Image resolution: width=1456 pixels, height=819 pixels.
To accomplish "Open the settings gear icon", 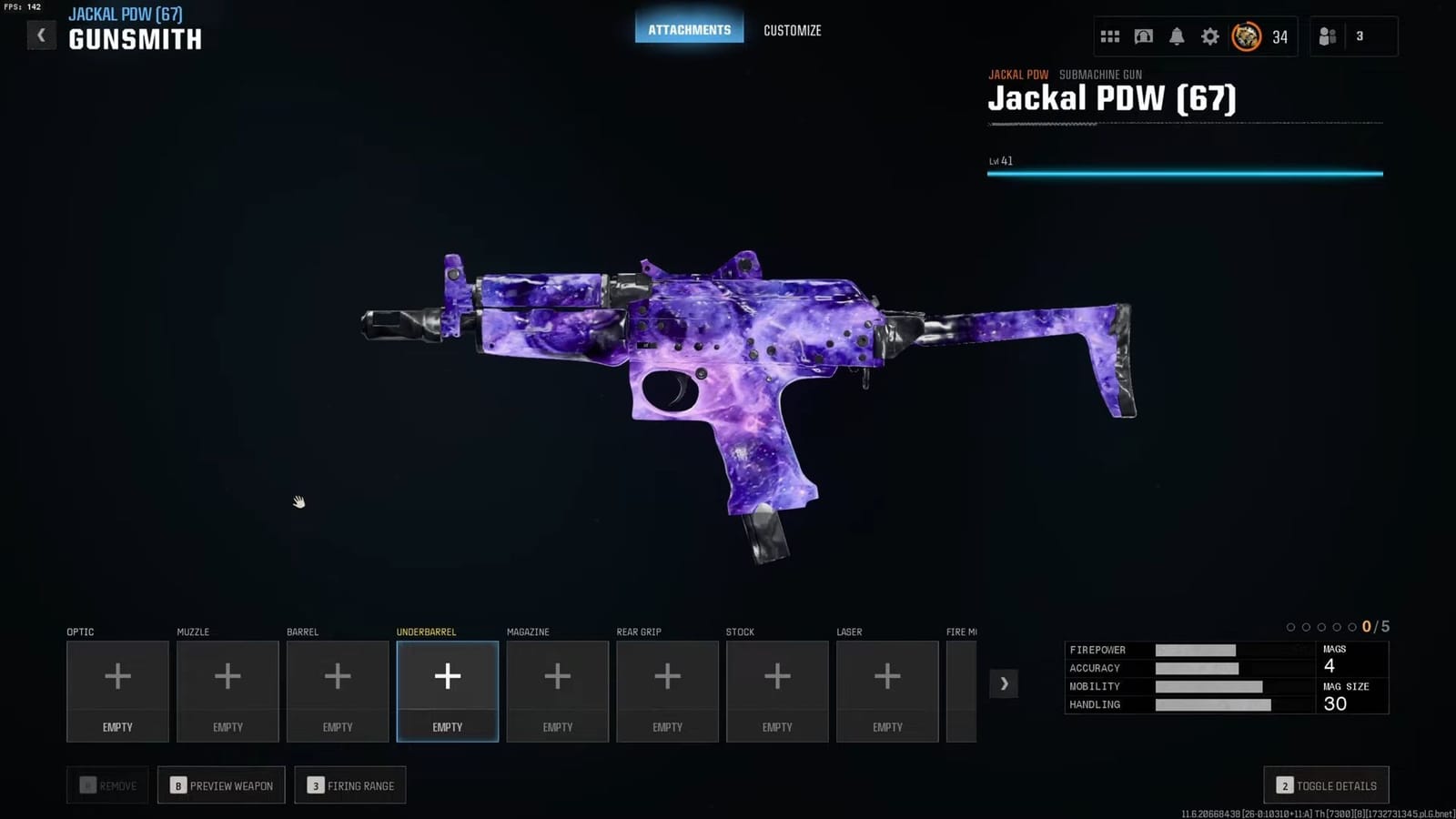I will pyautogui.click(x=1209, y=36).
